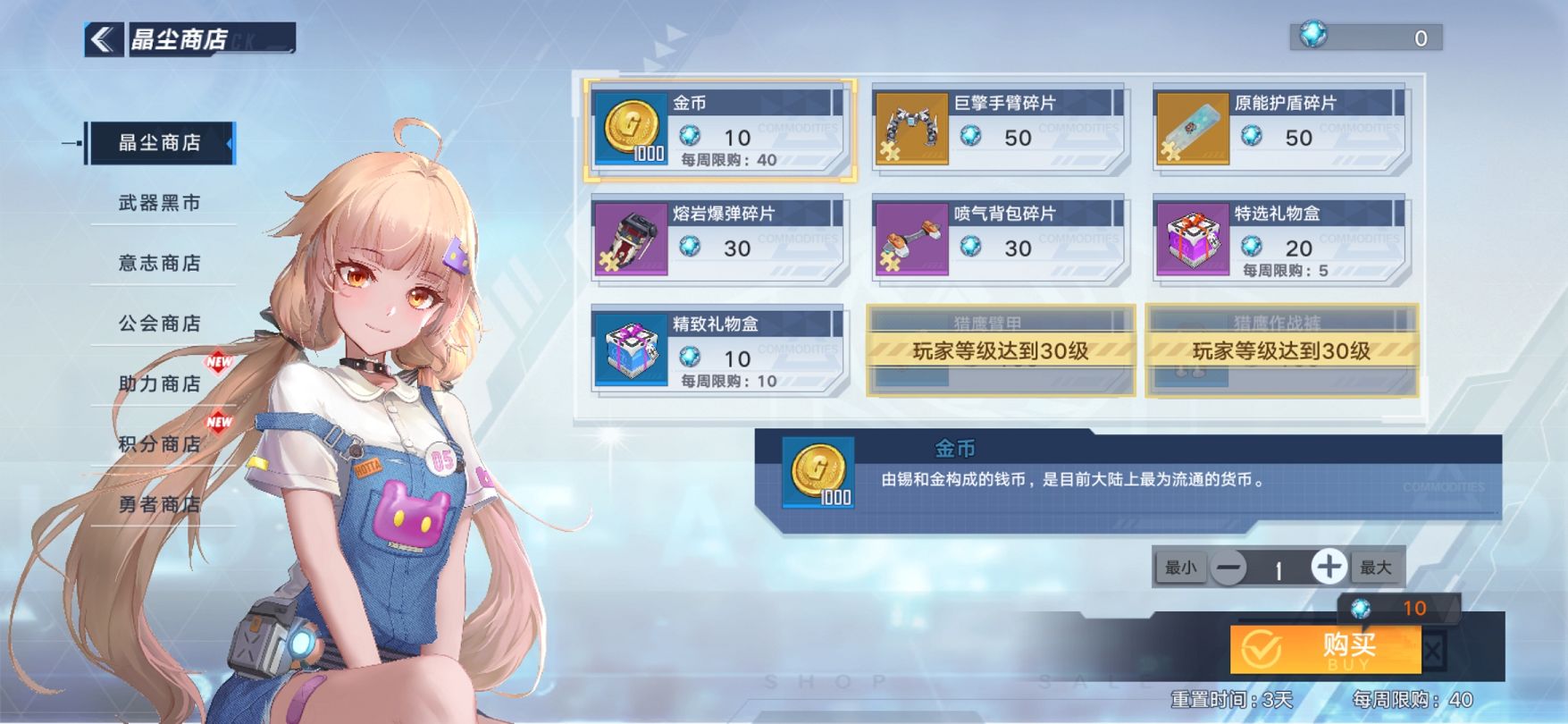Viewport: 1568px width, 724px height.
Task: Go back using the arrow button
Action: pos(104,39)
